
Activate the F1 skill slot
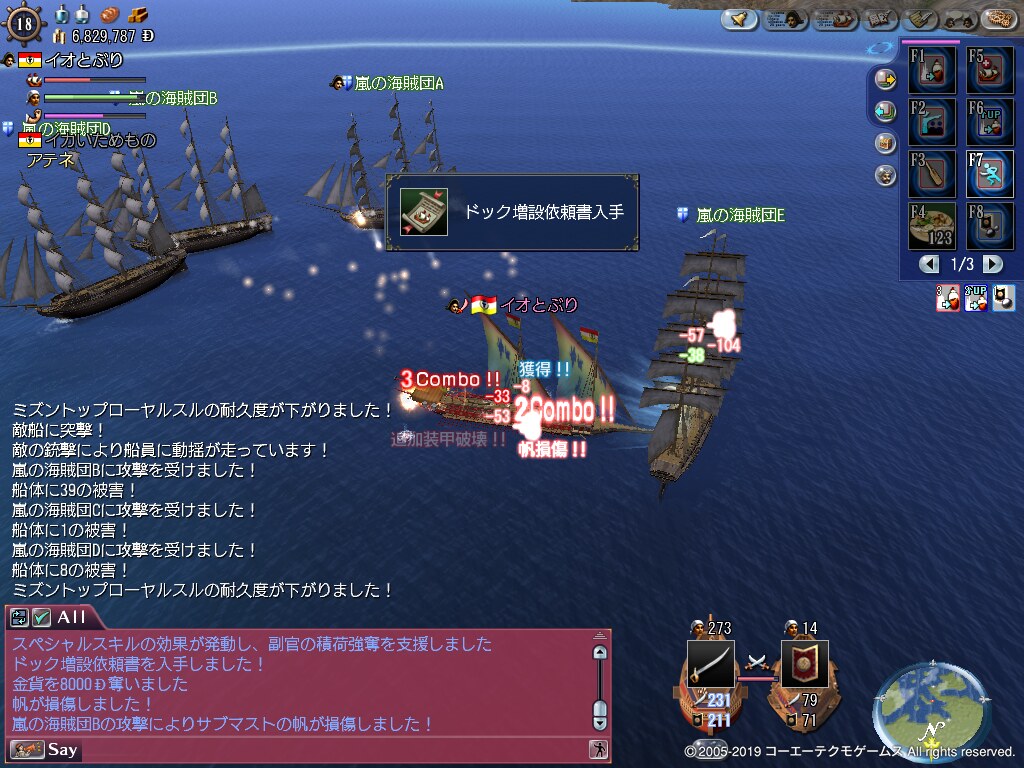pyautogui.click(x=932, y=71)
